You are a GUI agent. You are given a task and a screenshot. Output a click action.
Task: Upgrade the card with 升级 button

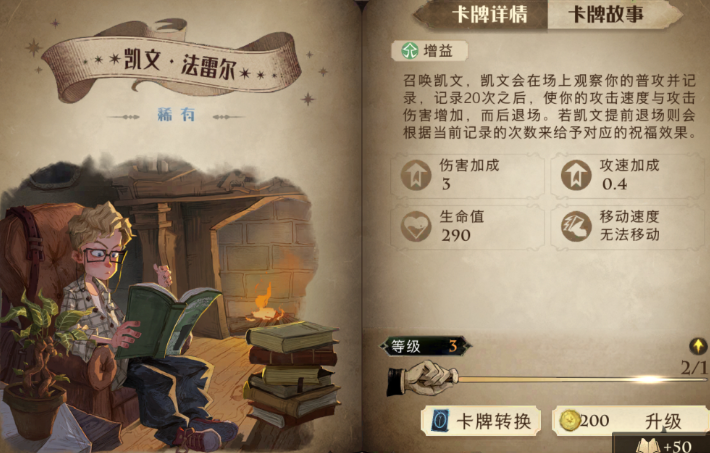629,420
